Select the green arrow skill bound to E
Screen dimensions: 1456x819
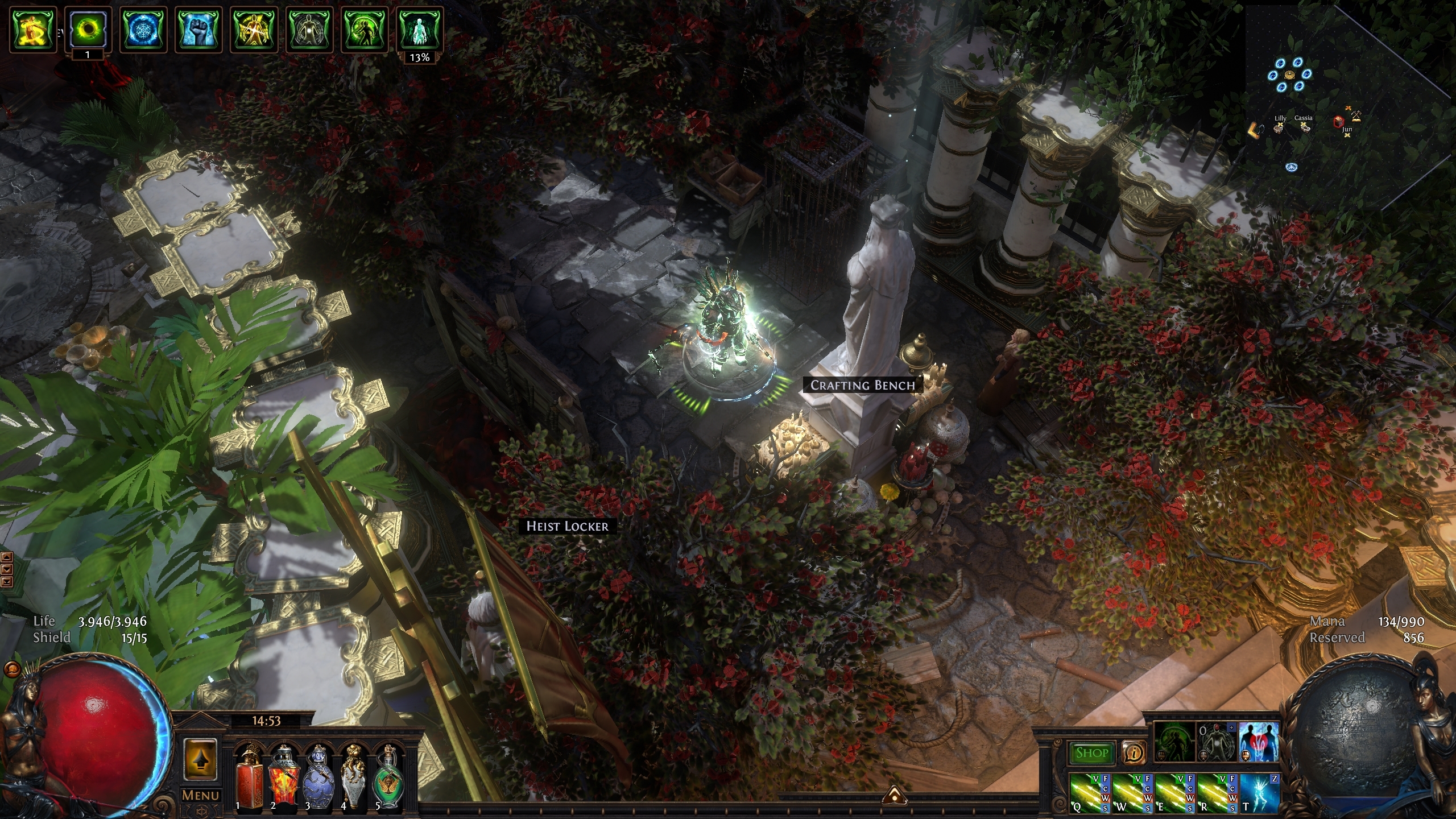[x=1172, y=793]
